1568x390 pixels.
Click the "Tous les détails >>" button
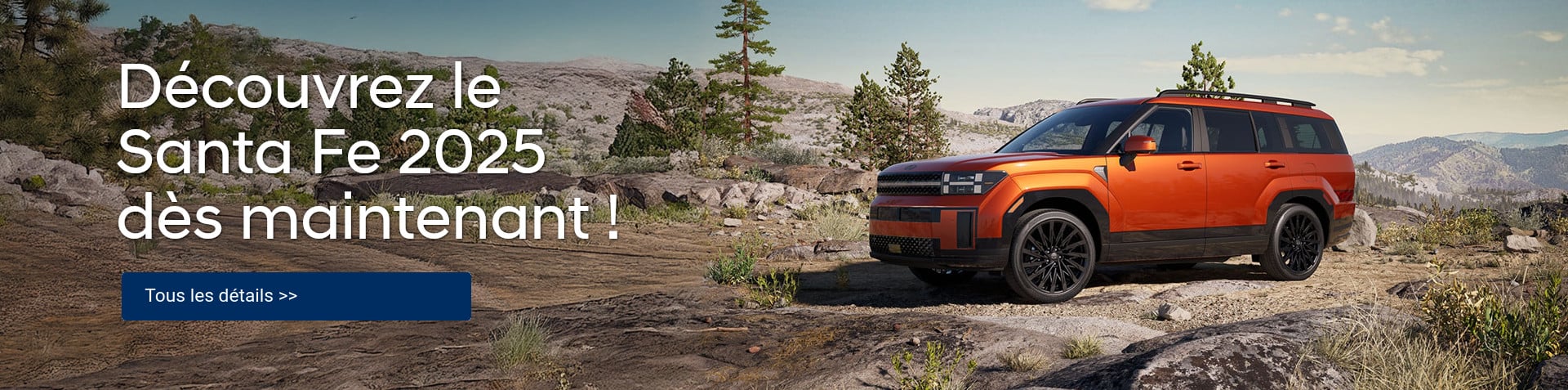(296, 296)
